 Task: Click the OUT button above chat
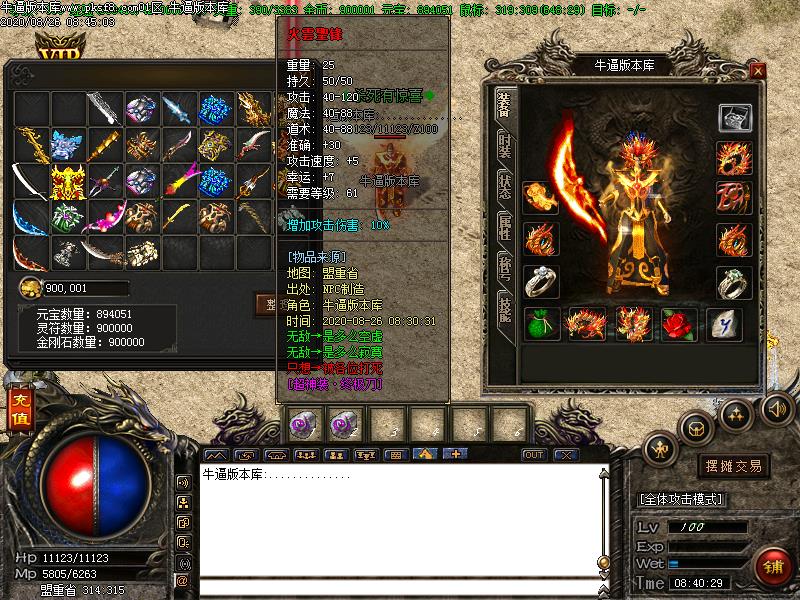534,455
